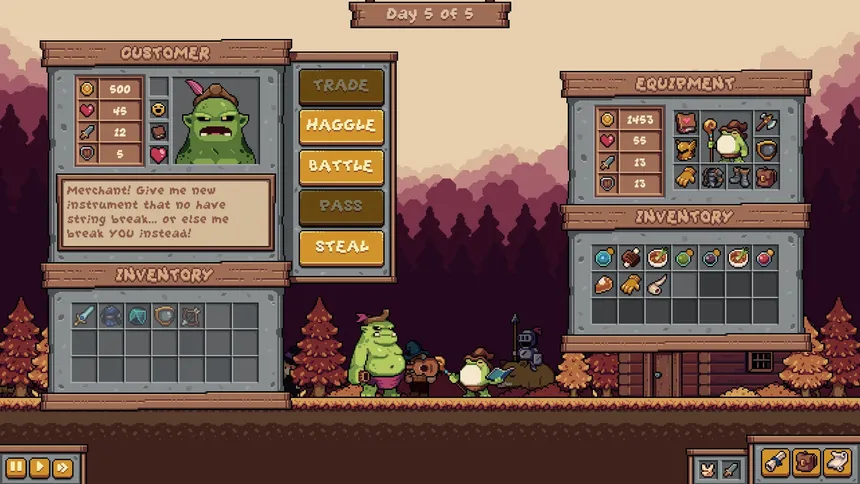Select the equipped boots slot
The width and height of the screenshot is (860, 484).
739,178
